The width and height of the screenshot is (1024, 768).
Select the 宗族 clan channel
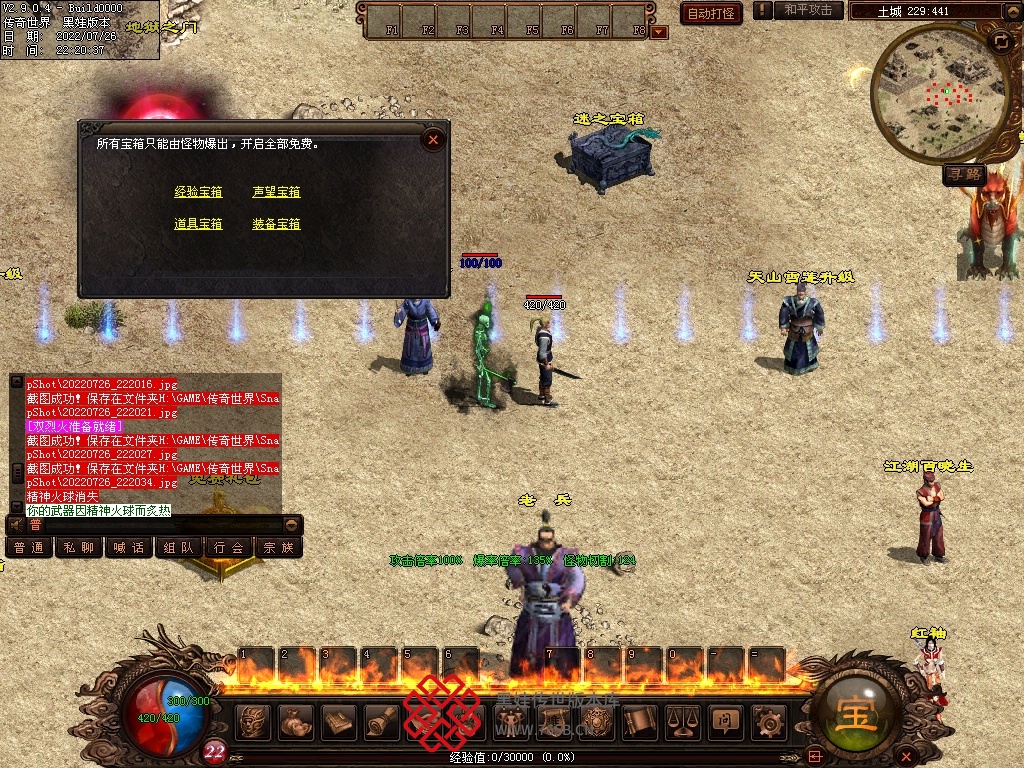pos(279,547)
